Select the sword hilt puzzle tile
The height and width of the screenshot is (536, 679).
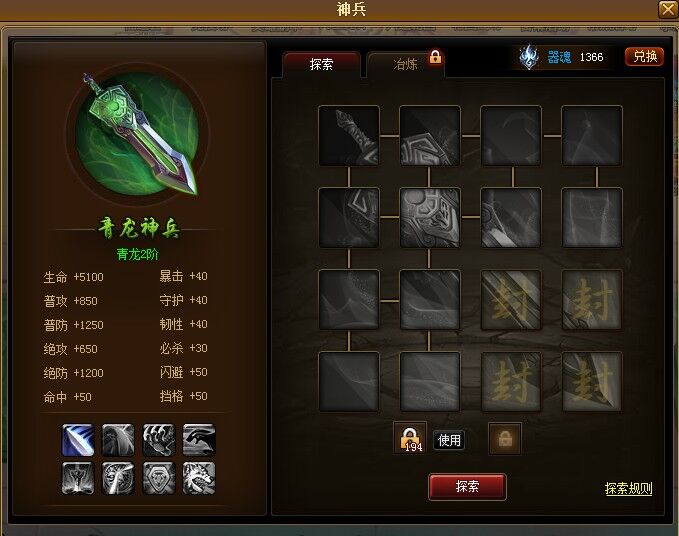349,136
